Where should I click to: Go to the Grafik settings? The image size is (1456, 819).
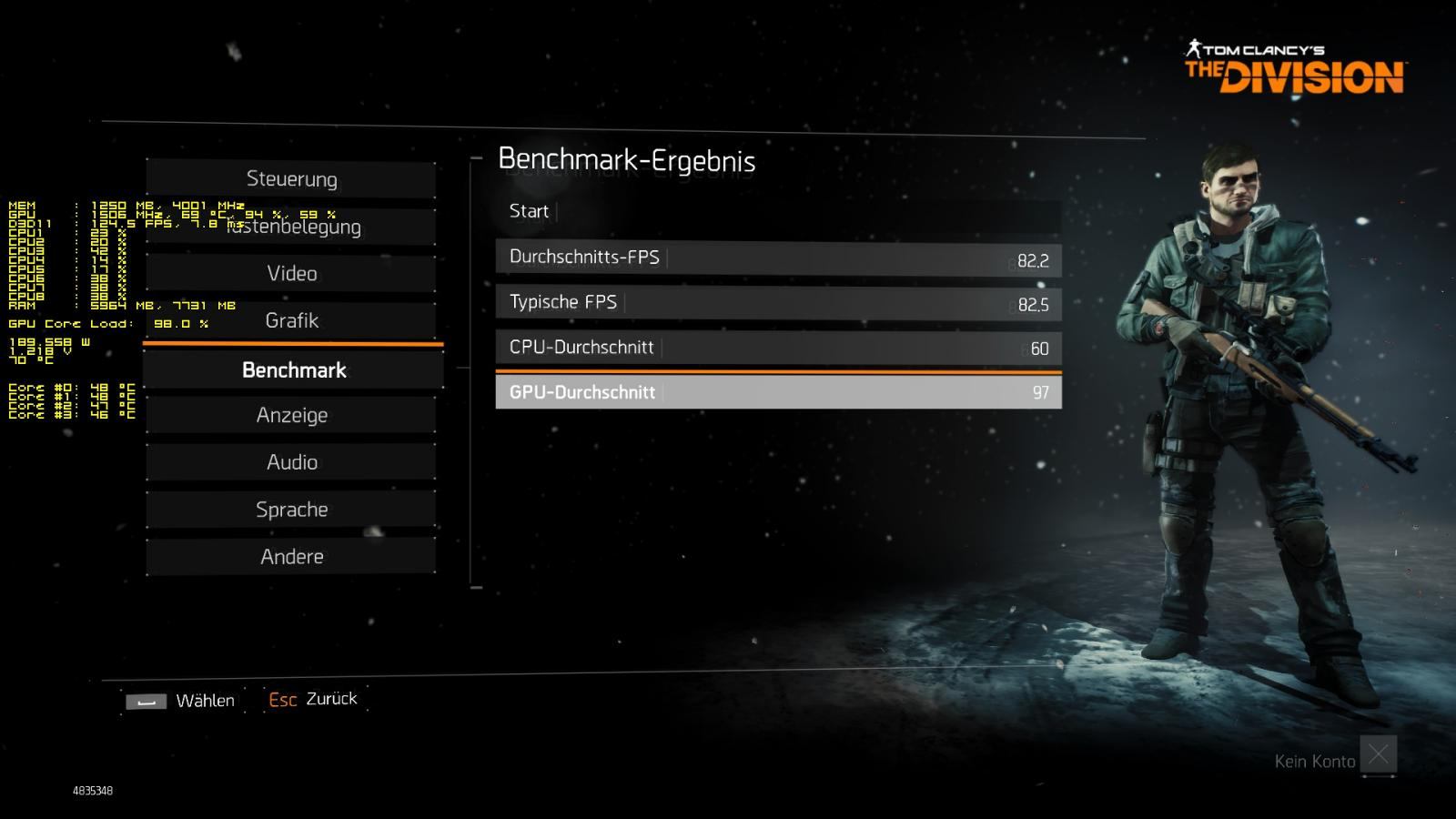click(291, 320)
